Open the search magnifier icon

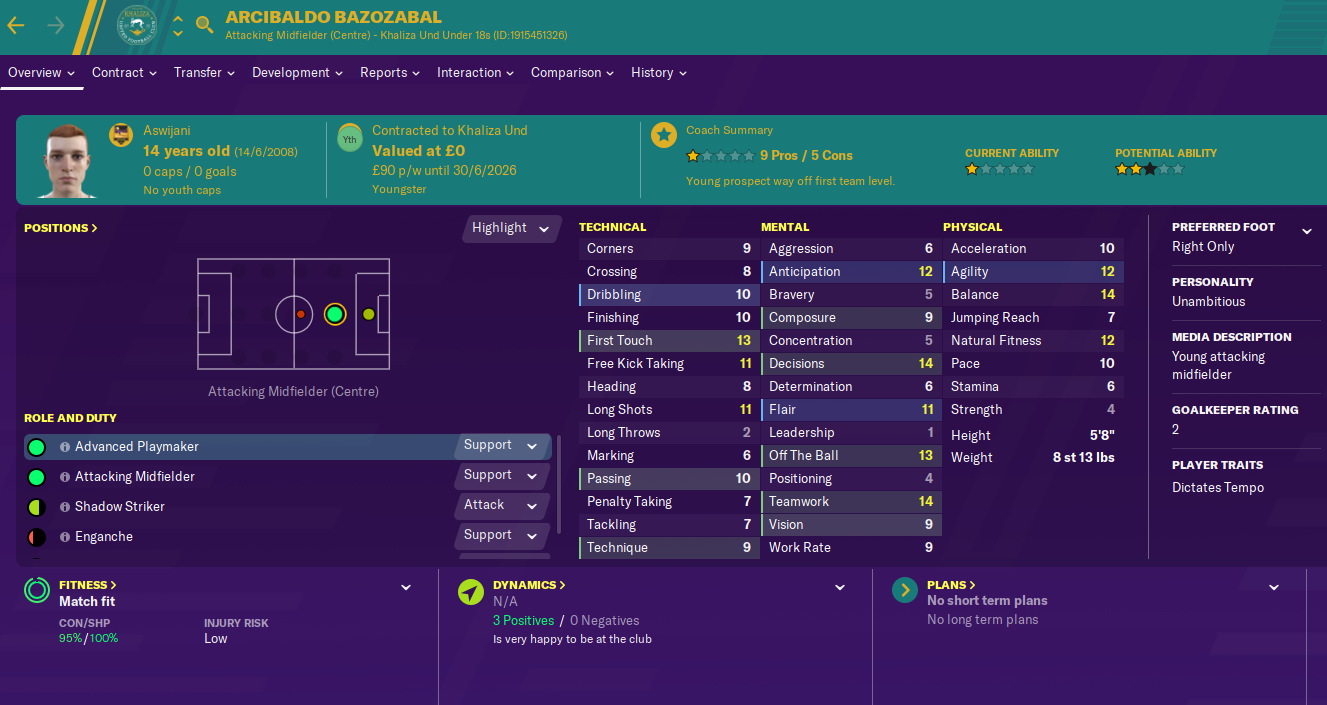point(205,25)
